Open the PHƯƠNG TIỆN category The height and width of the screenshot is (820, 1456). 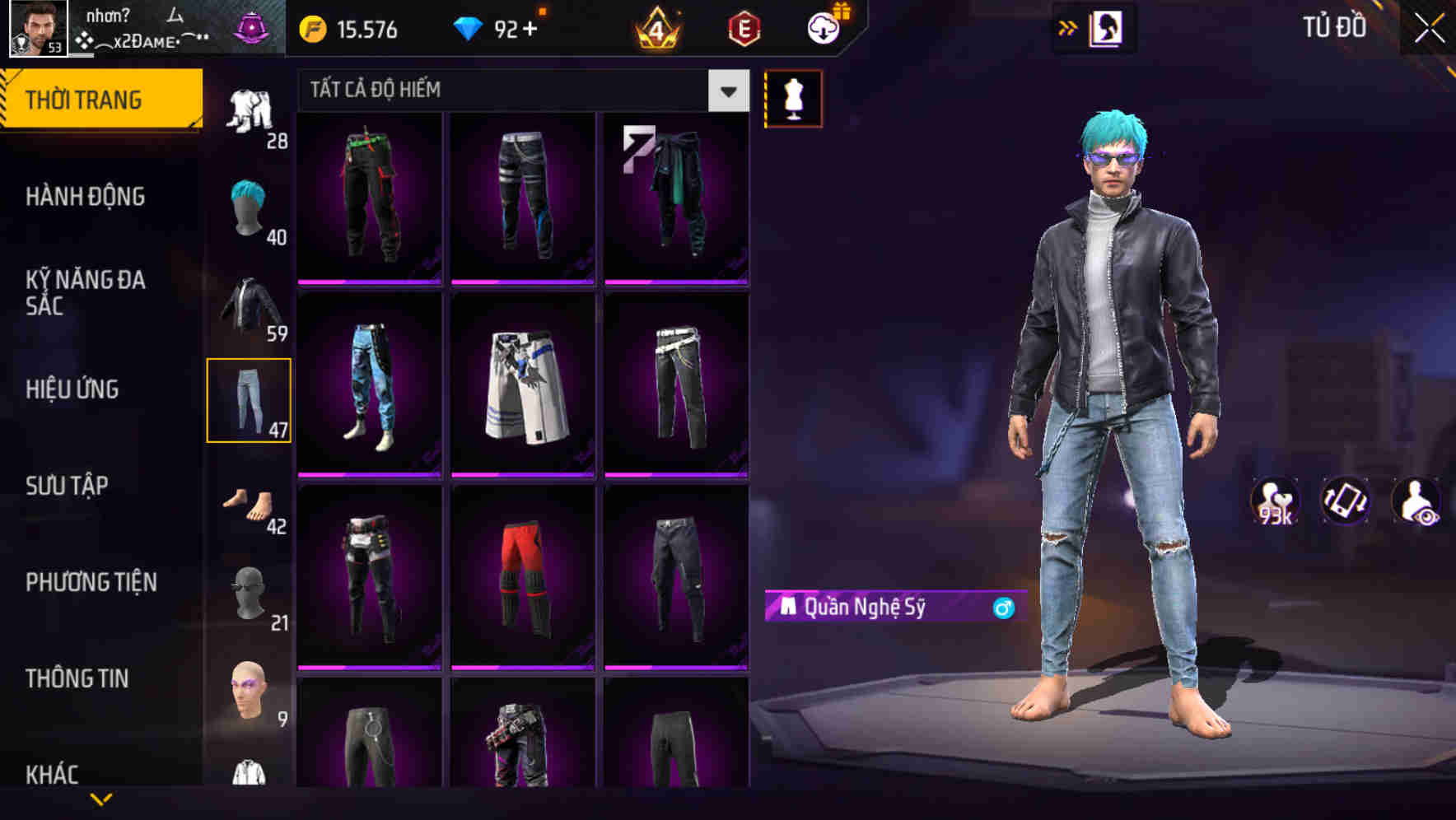tap(91, 582)
